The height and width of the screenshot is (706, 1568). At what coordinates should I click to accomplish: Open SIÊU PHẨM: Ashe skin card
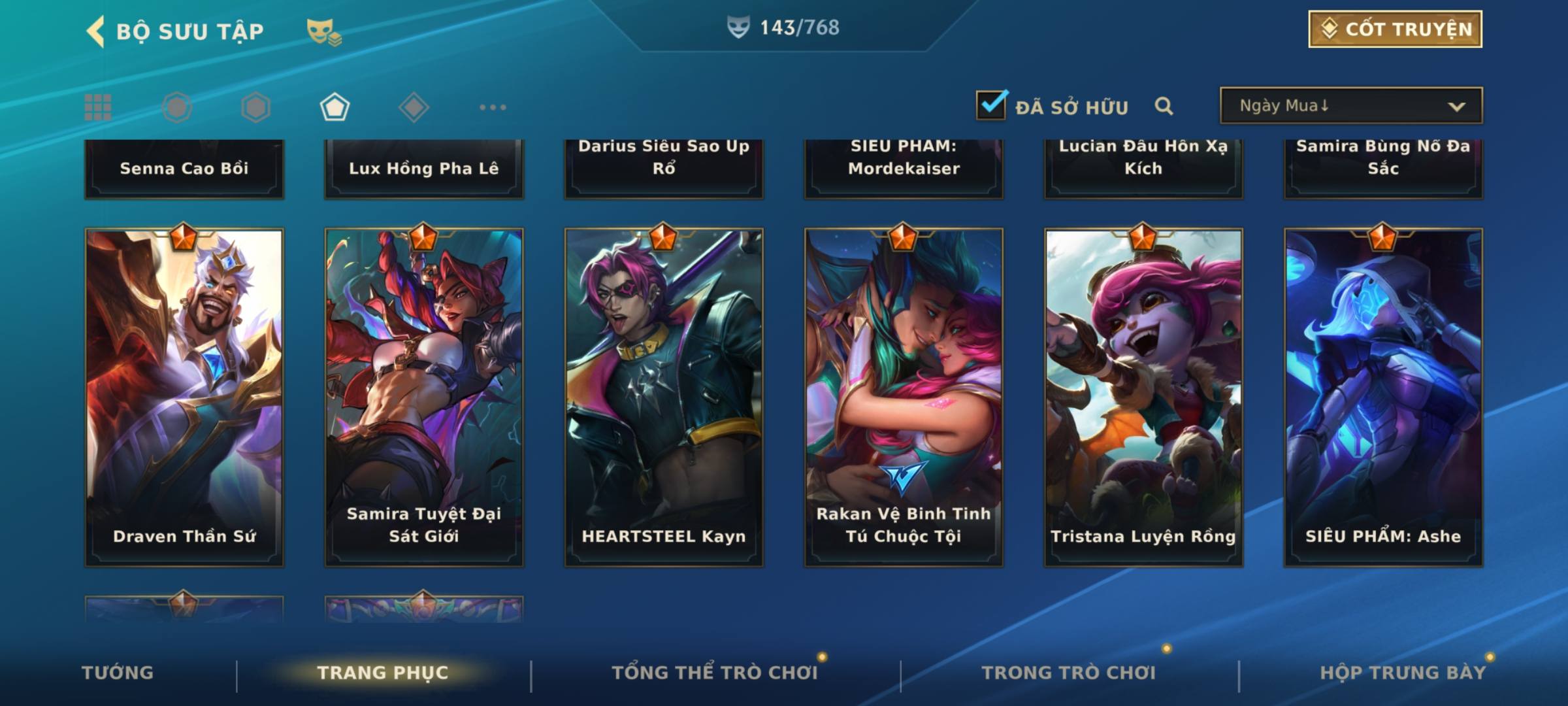(x=1383, y=397)
